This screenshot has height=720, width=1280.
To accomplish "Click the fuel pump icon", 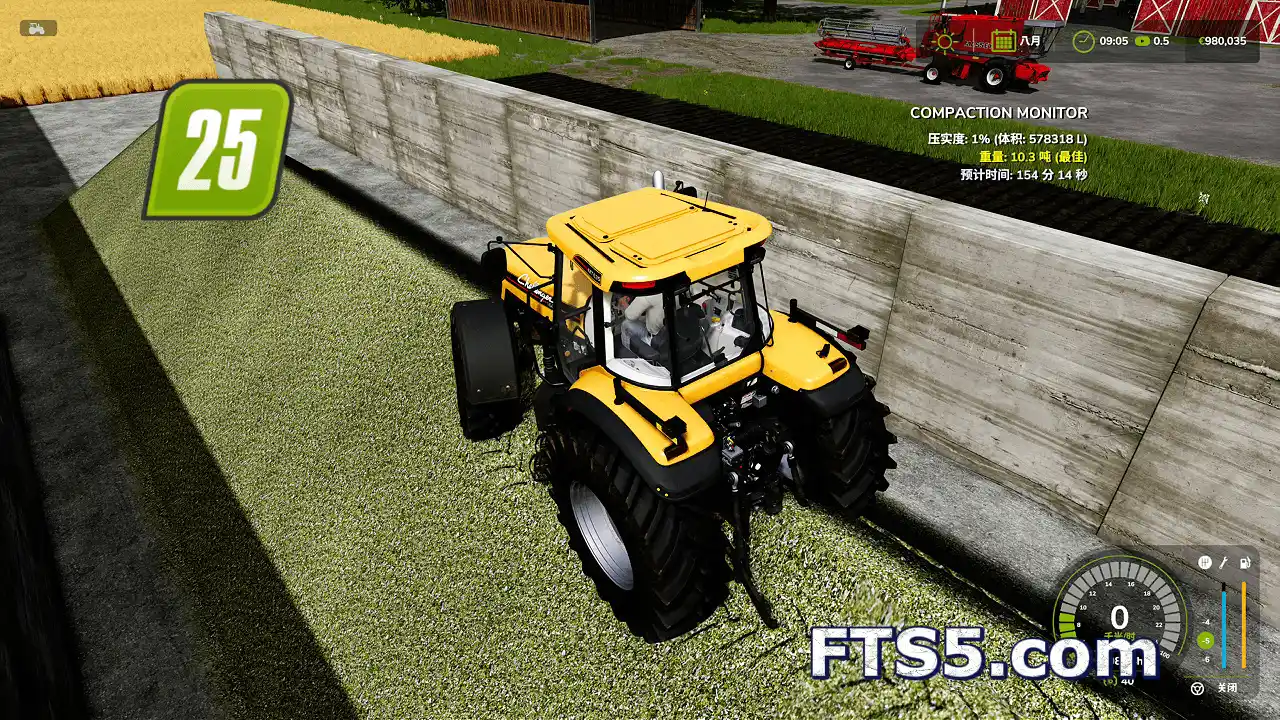I will 1245,561.
